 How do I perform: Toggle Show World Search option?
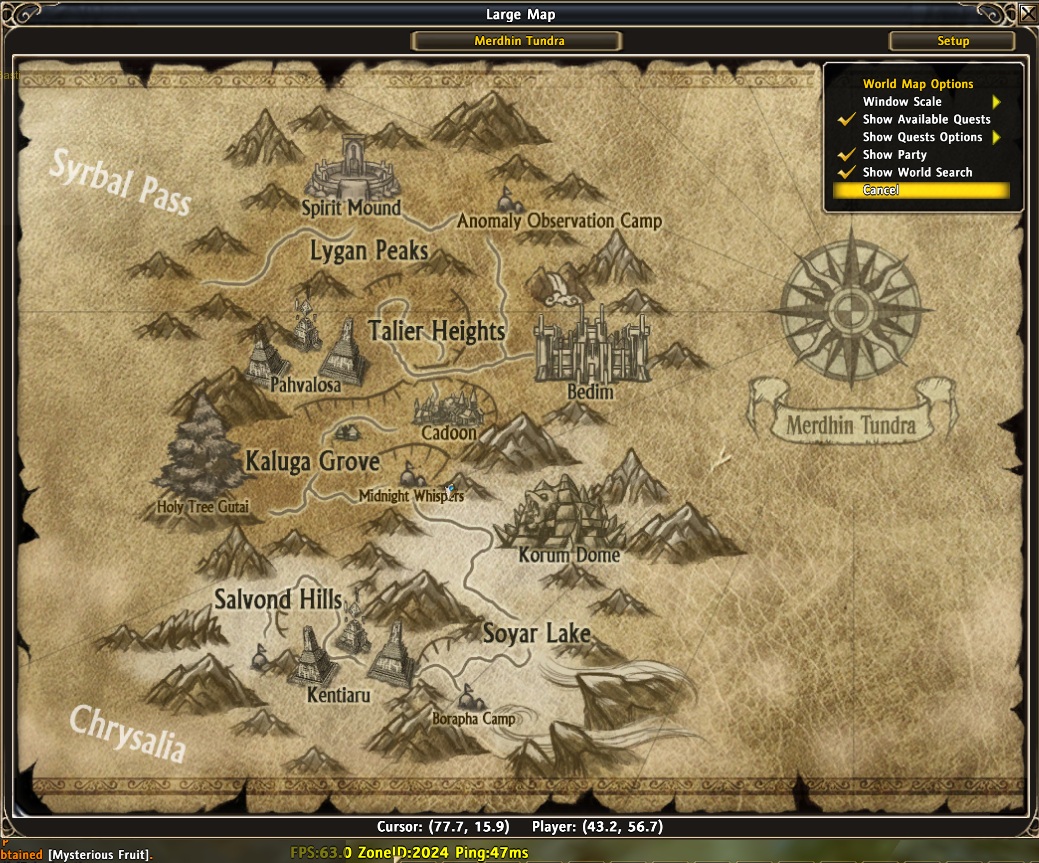click(917, 172)
